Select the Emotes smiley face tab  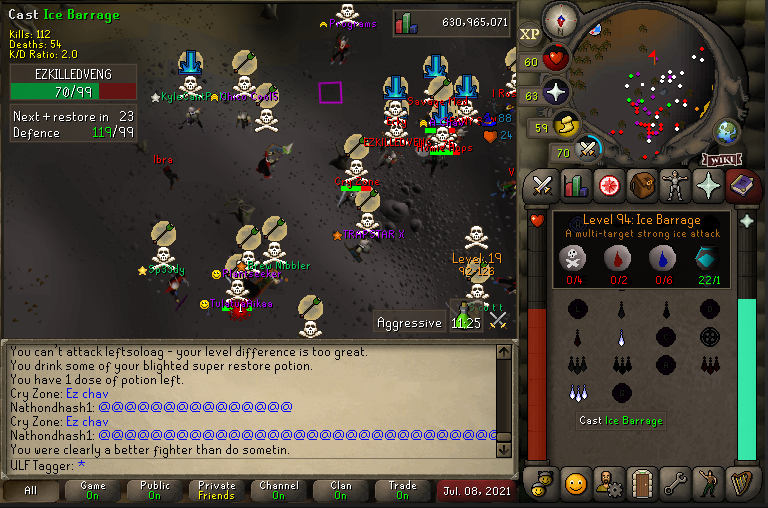pos(576,484)
